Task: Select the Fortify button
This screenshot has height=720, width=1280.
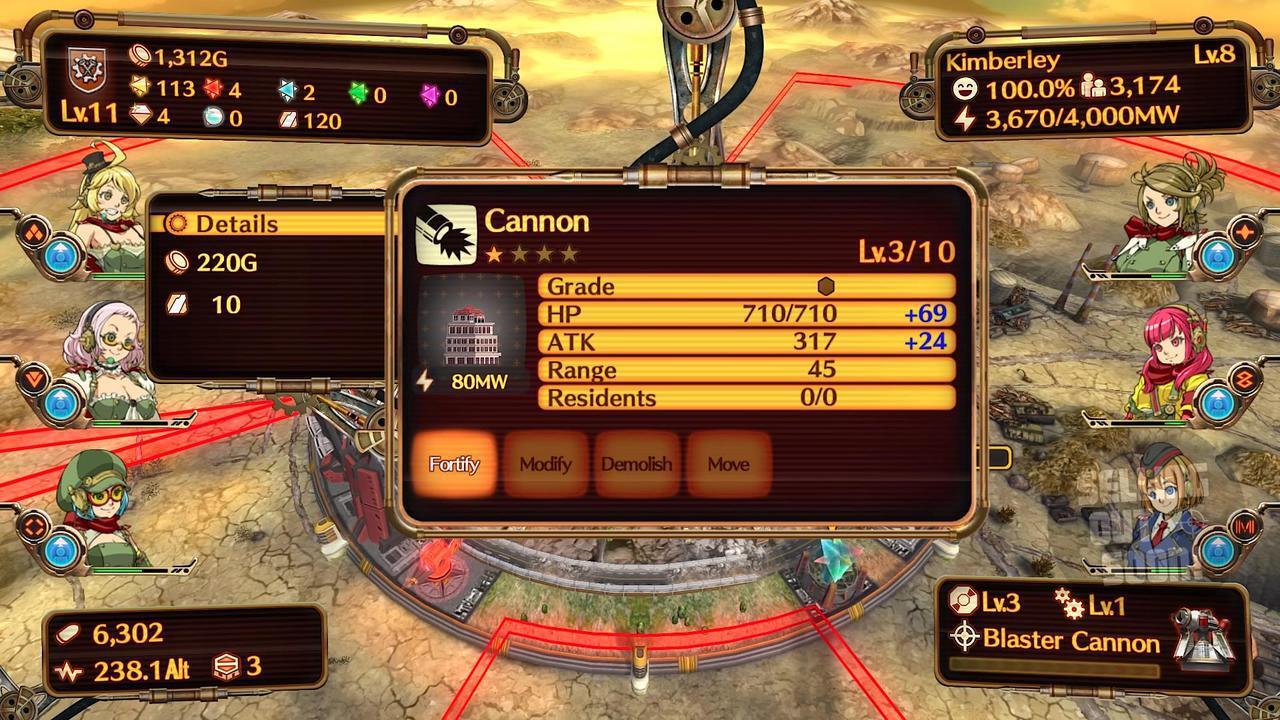Action: [x=455, y=464]
